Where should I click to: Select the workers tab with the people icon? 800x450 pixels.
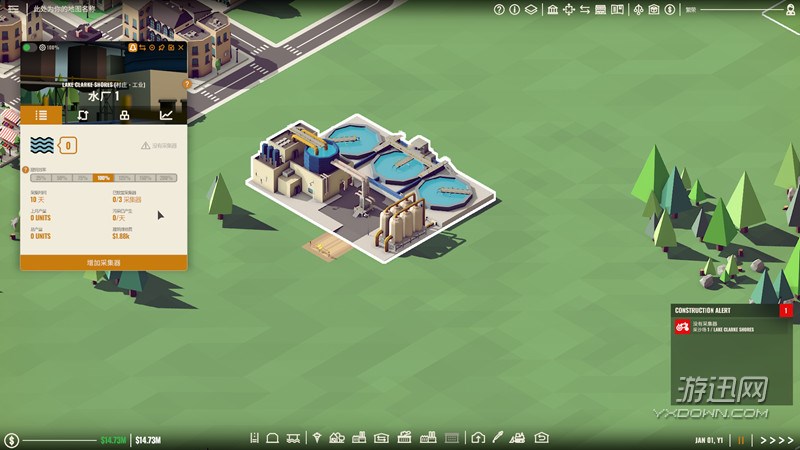(124, 115)
